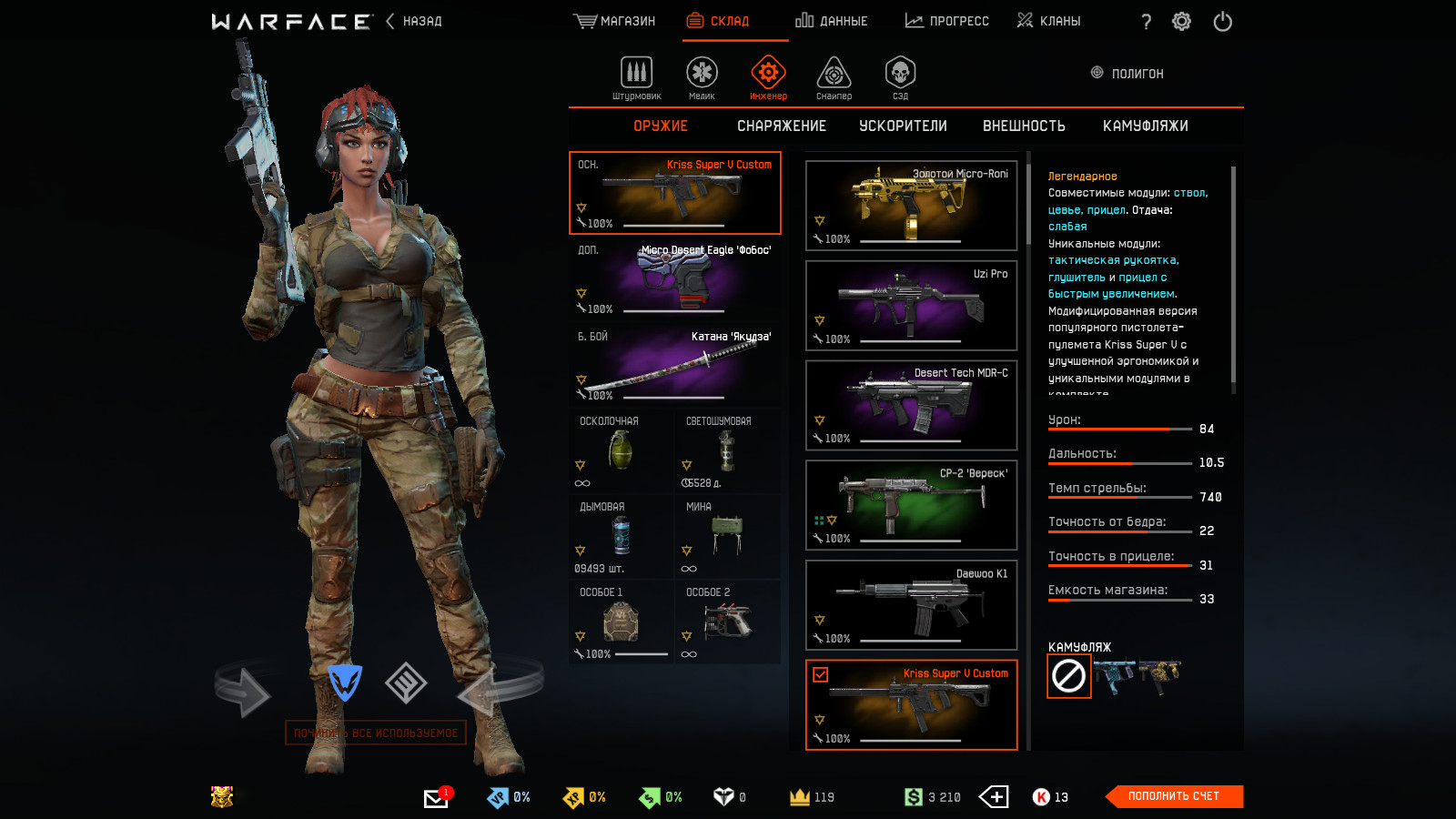Select the Micro Desert Eagle secondary slot
Image resolution: width=1456 pixels, height=819 pixels.
675,278
